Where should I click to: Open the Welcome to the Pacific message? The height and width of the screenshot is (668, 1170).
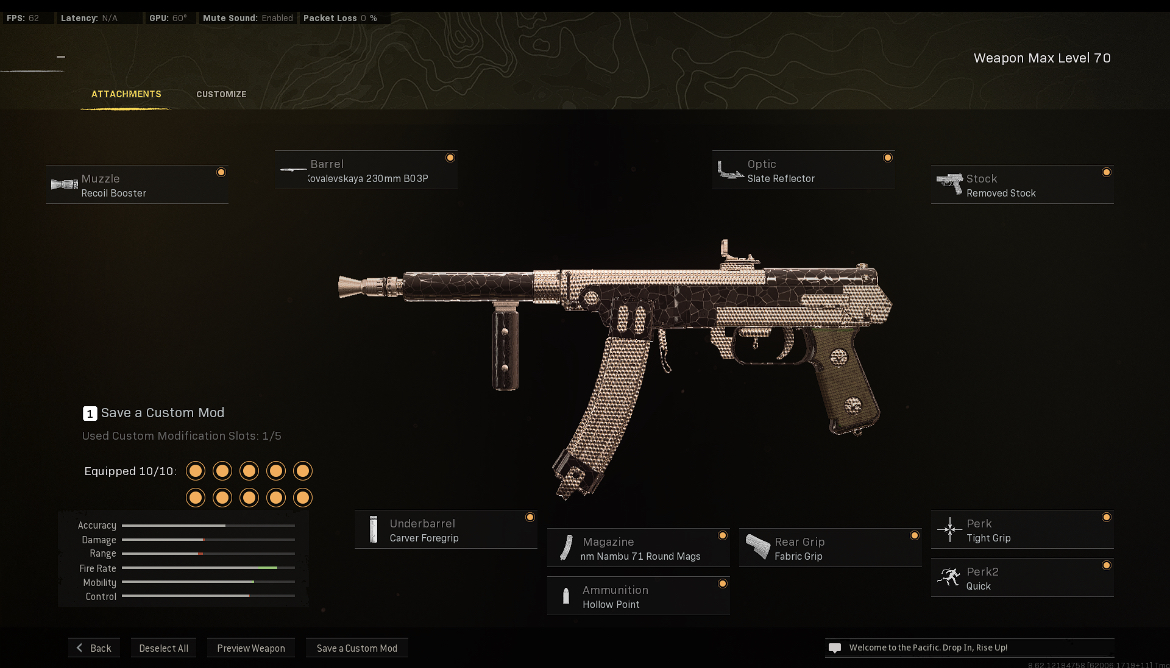click(x=969, y=648)
